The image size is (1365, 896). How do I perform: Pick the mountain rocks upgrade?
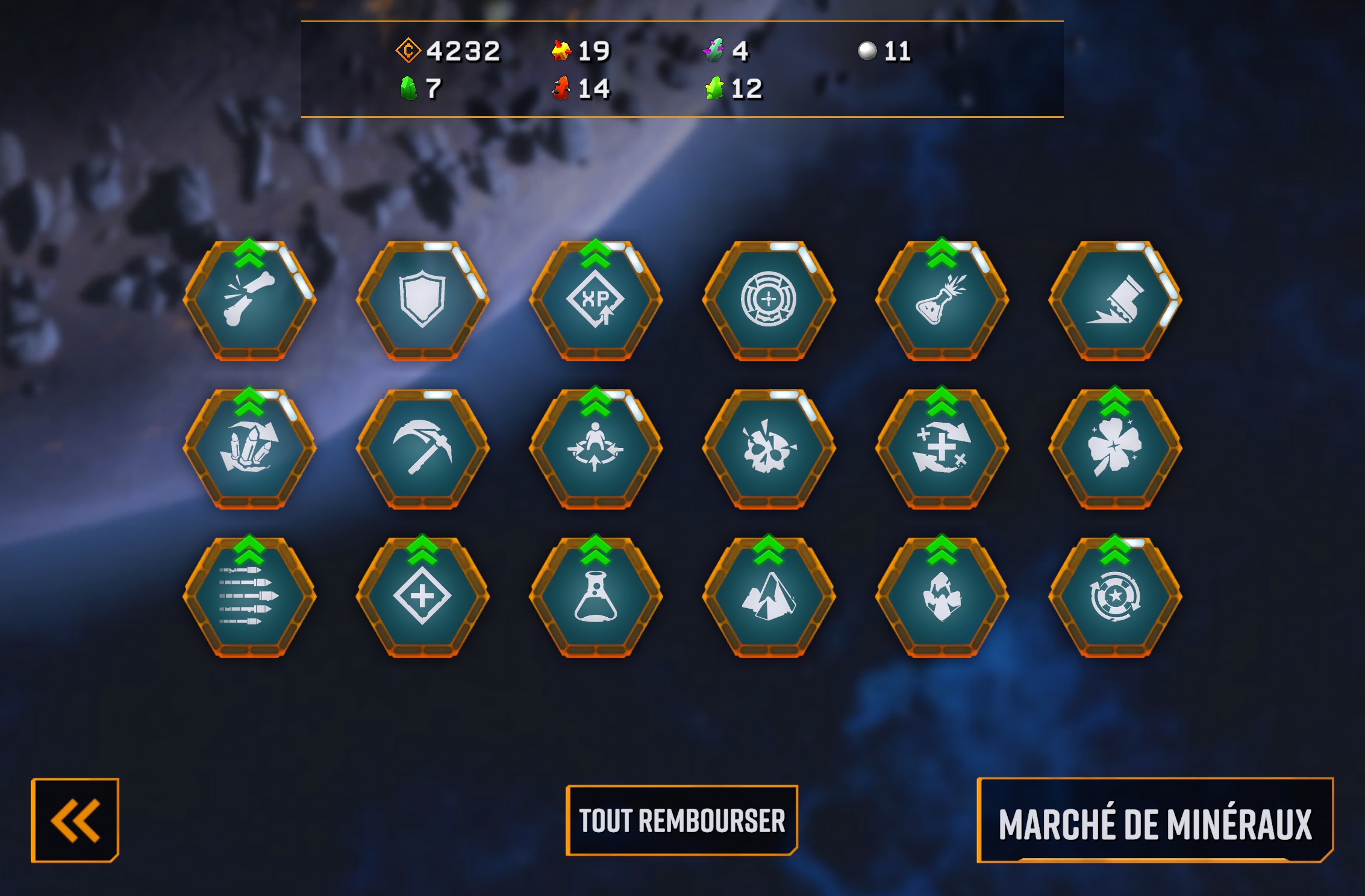(x=769, y=597)
